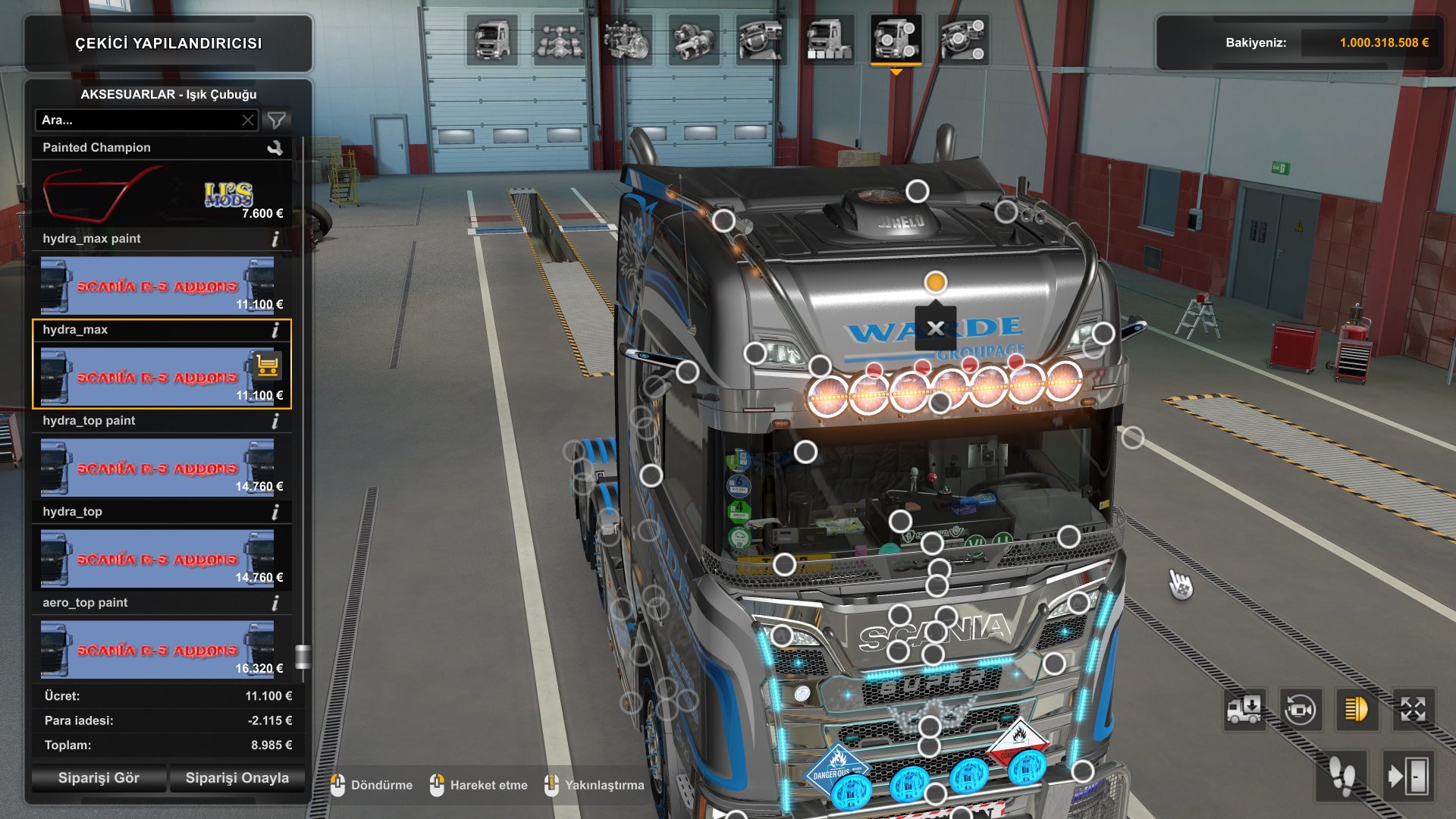Toggle the truck headlights preview
Screen dimensions: 1456x819
(x=1356, y=710)
